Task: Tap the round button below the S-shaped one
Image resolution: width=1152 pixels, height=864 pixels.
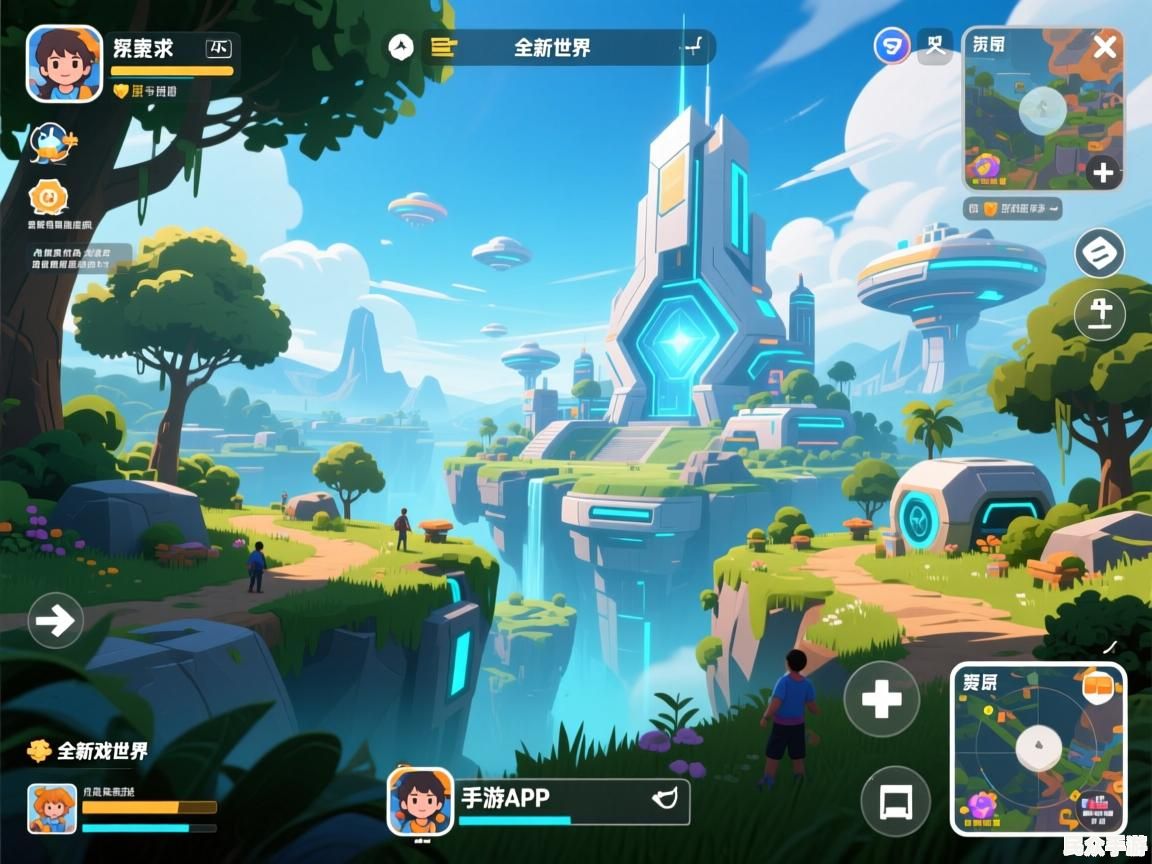Action: [x=1099, y=314]
